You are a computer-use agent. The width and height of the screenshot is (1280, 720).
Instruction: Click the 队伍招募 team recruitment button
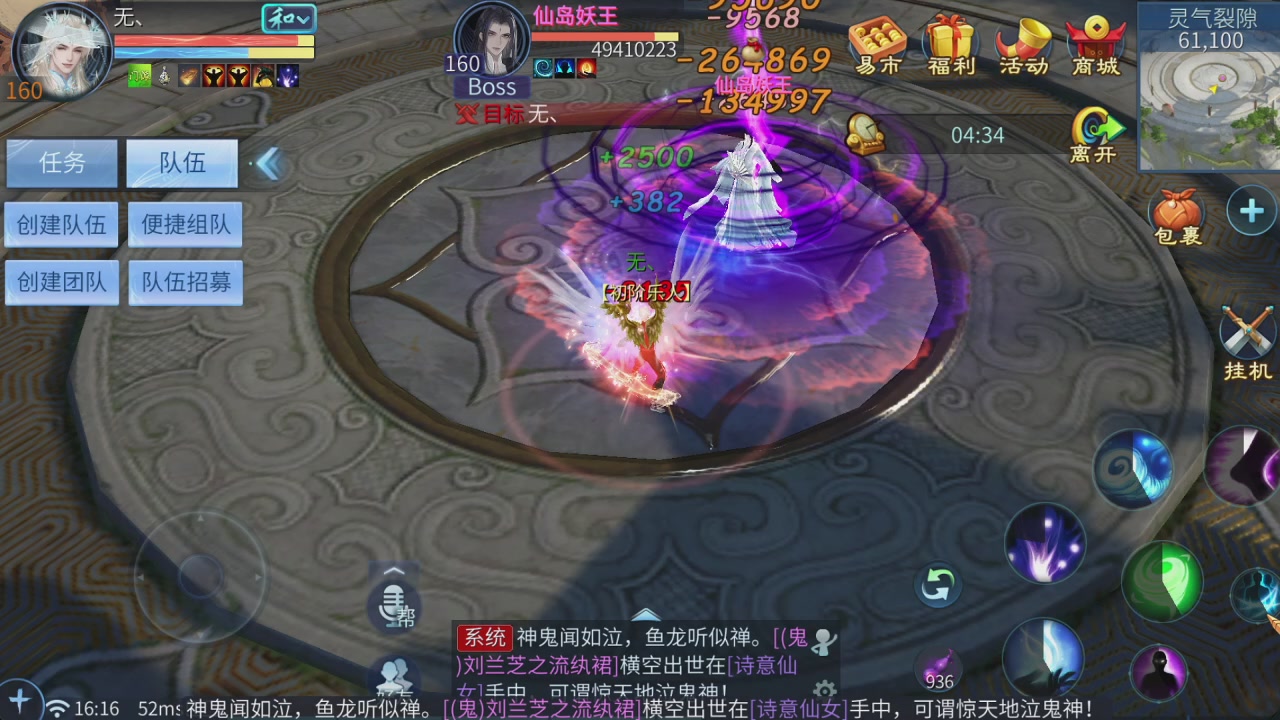point(184,282)
